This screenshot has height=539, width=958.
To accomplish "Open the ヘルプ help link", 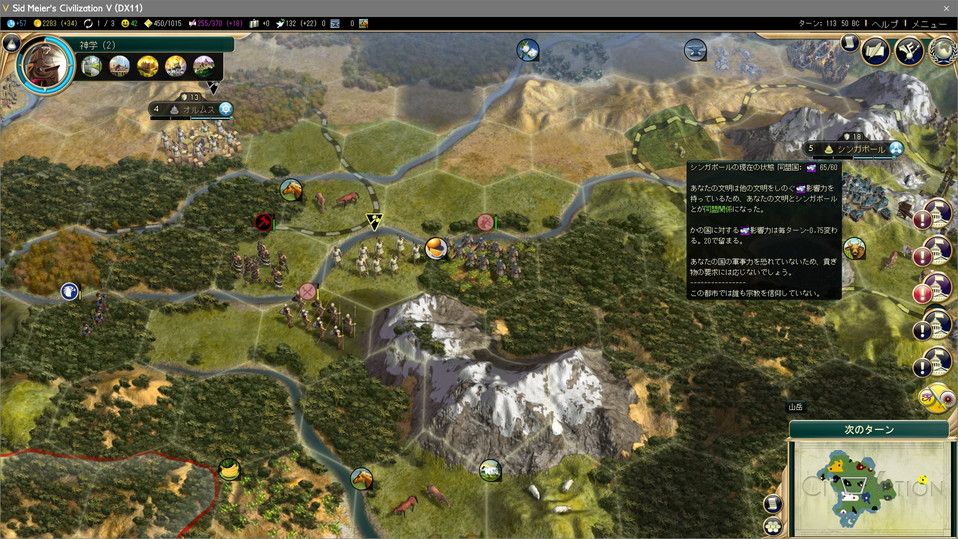I will (884, 23).
